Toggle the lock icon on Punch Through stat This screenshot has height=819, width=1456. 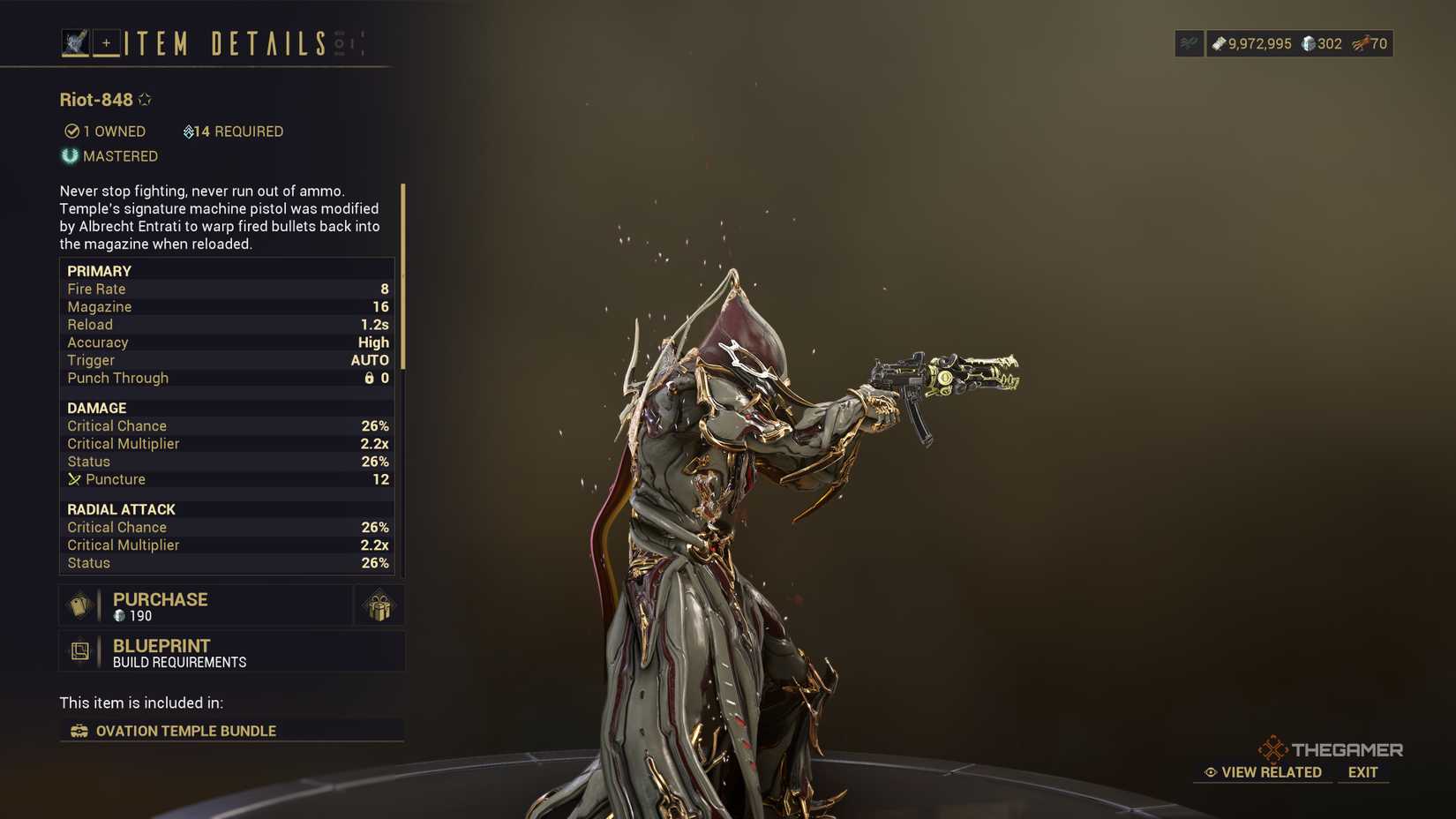pos(372,378)
